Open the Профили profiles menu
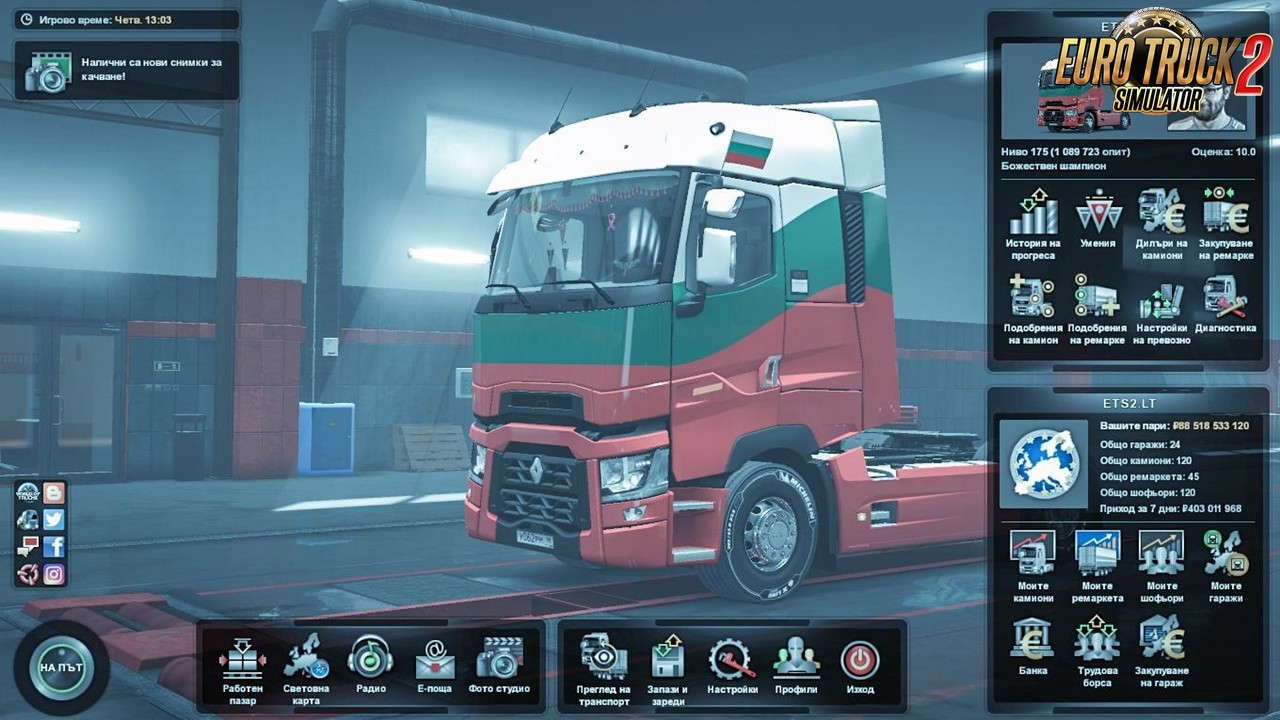1280x720 pixels. 796,663
